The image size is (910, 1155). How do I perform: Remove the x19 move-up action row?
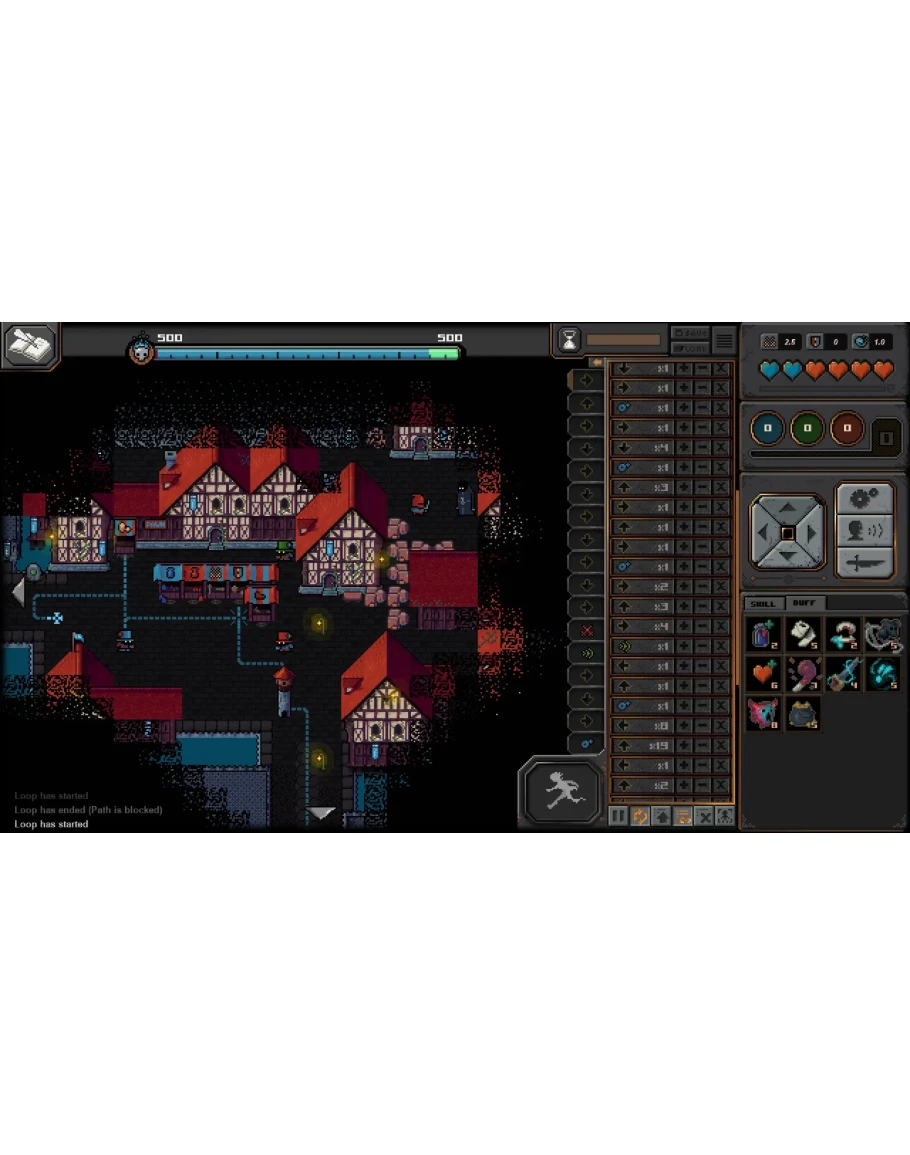tap(721, 745)
